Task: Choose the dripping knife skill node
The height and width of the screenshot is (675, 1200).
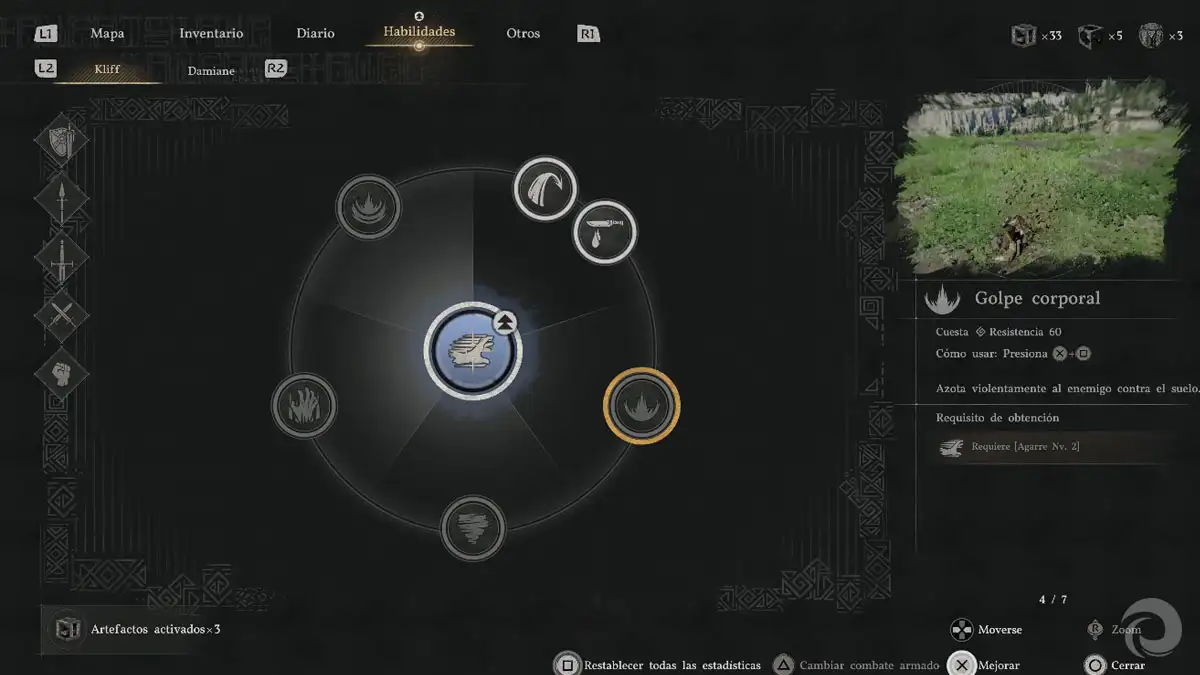Action: coord(605,232)
